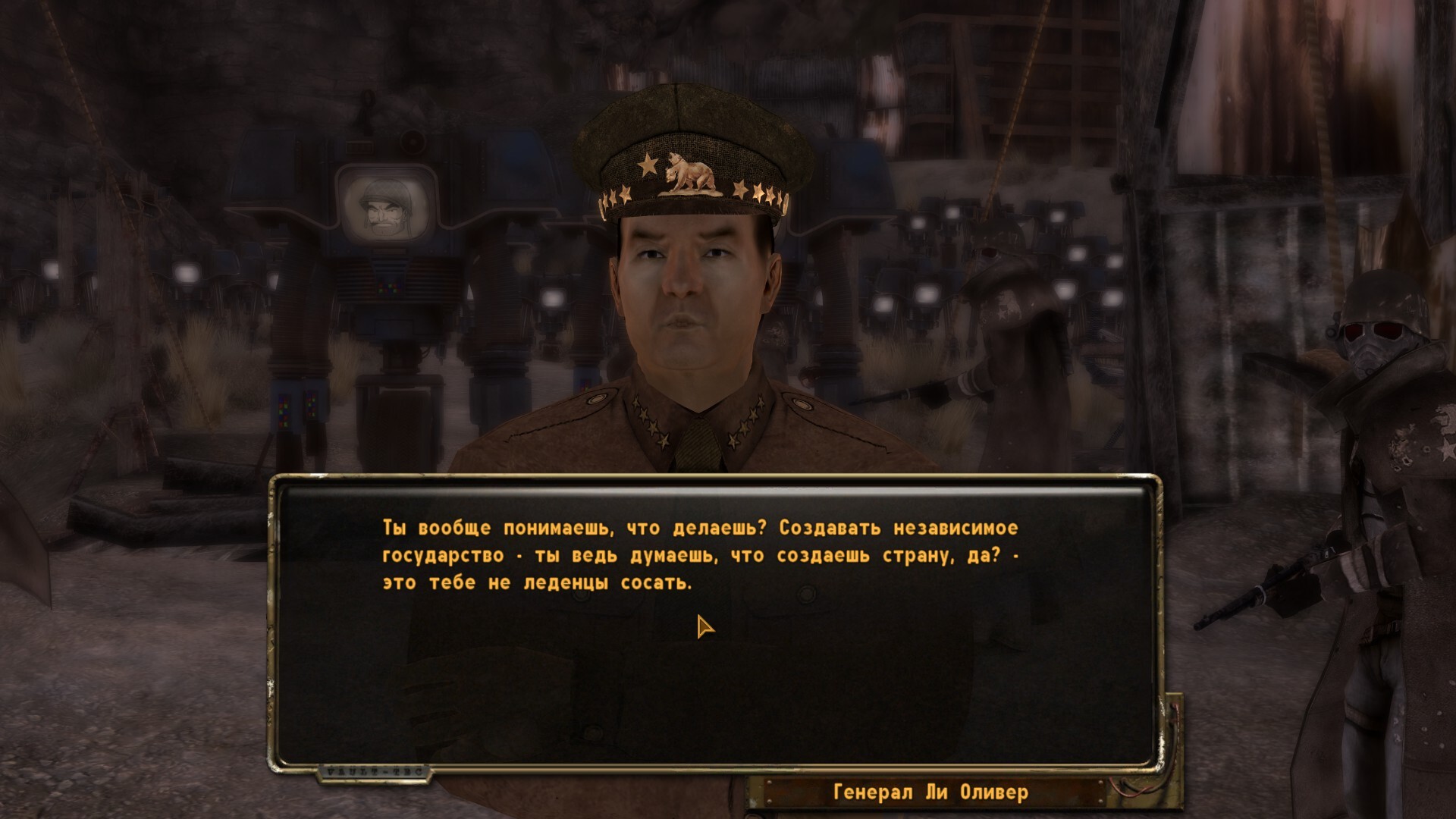Image resolution: width=1456 pixels, height=819 pixels.
Task: Advance General Oliver's dialogue in the text panel
Action: click(699, 556)
